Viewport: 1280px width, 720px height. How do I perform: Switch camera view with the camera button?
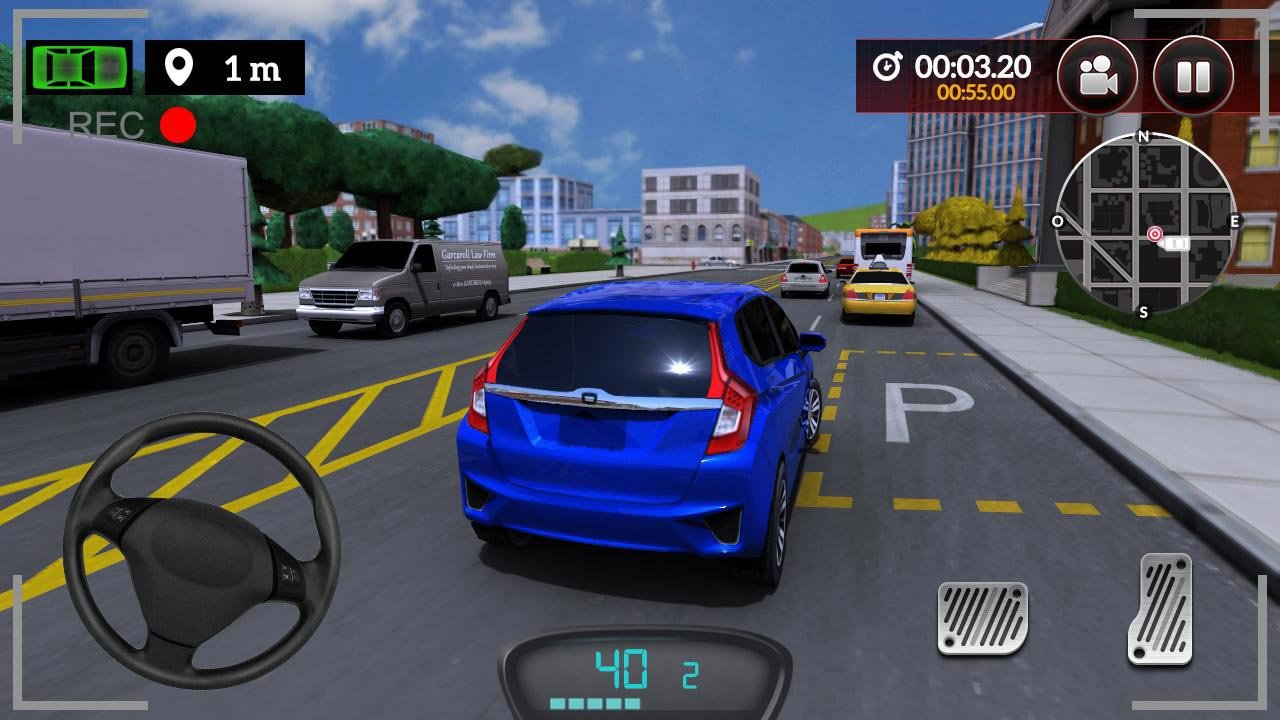pyautogui.click(x=1097, y=76)
